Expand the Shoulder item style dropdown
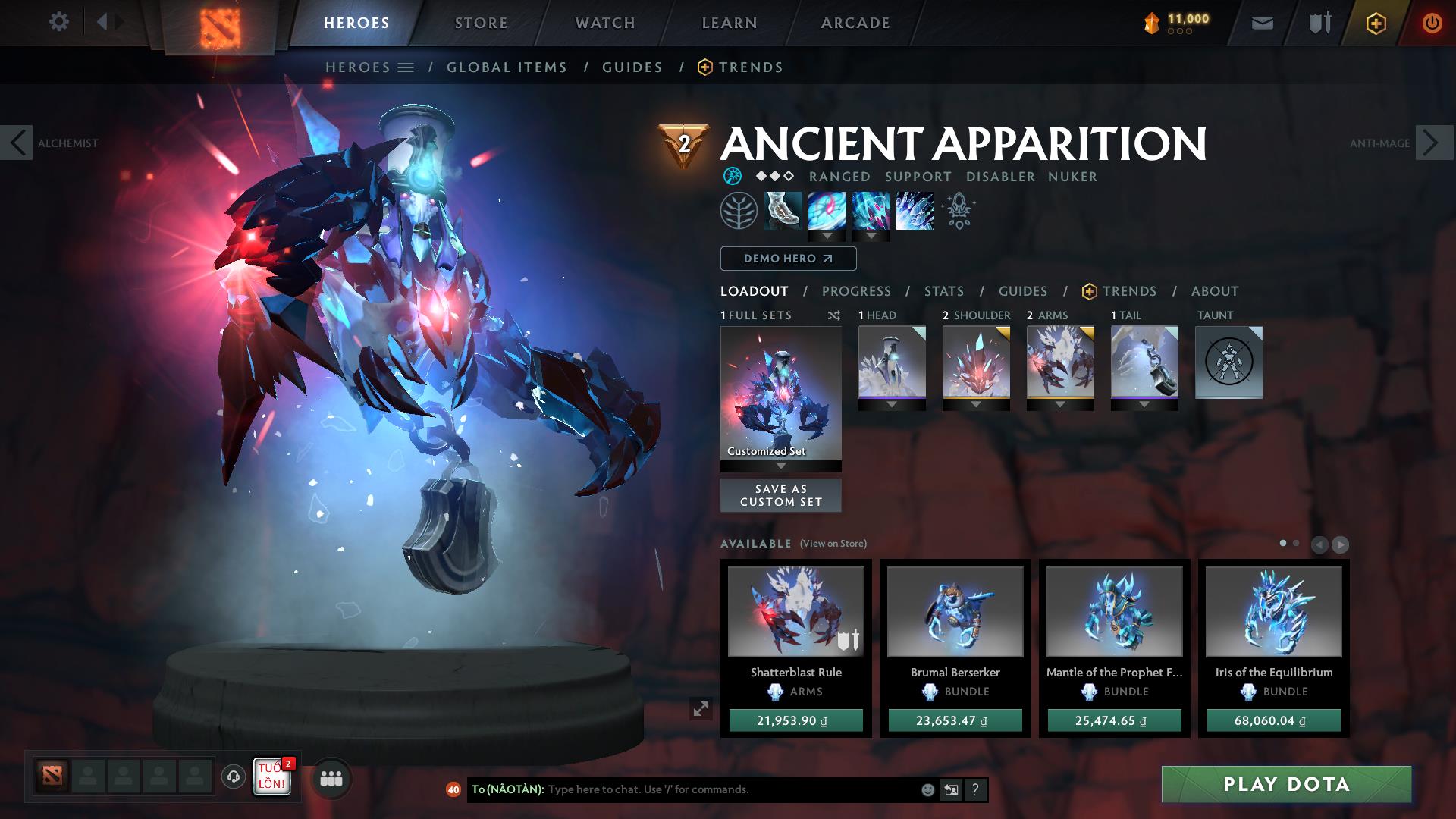The height and width of the screenshot is (819, 1456). pyautogui.click(x=975, y=406)
